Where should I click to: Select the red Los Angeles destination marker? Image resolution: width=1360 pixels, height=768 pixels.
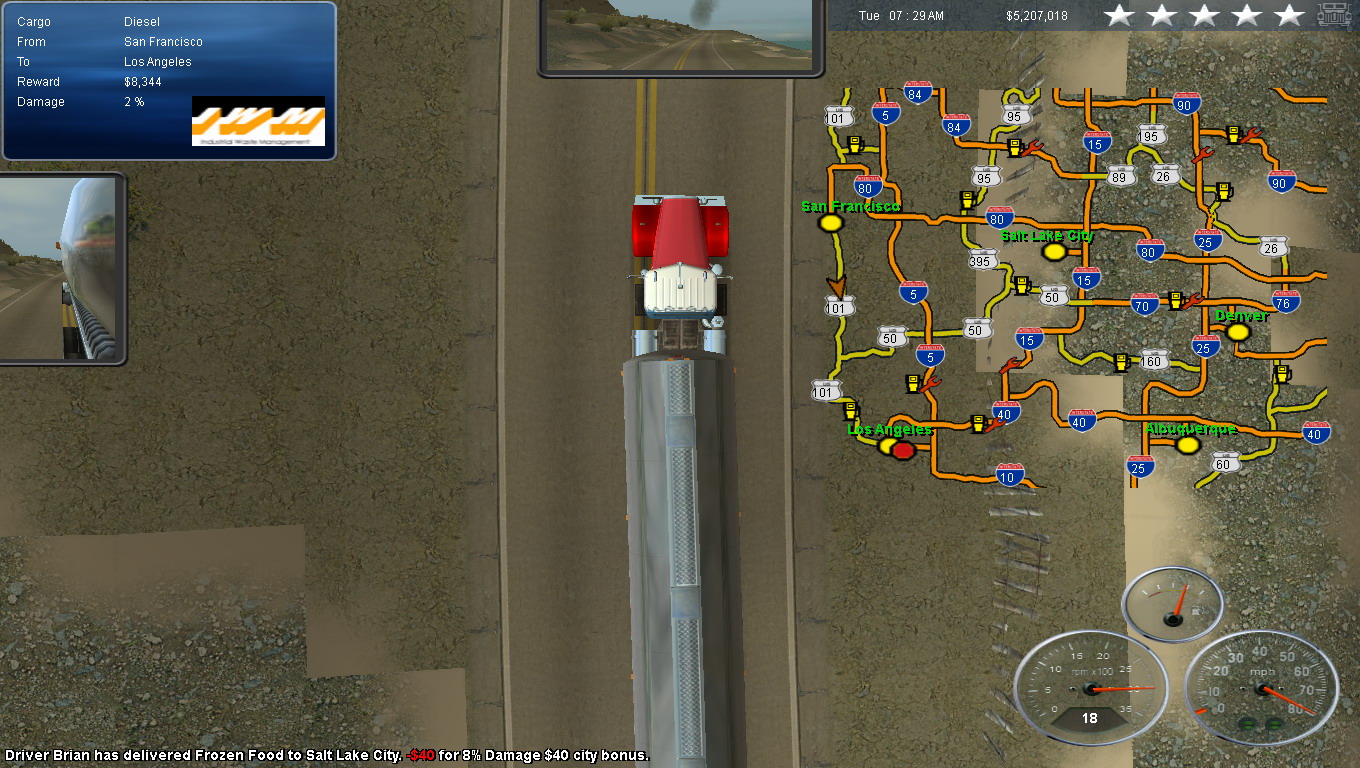(x=904, y=451)
